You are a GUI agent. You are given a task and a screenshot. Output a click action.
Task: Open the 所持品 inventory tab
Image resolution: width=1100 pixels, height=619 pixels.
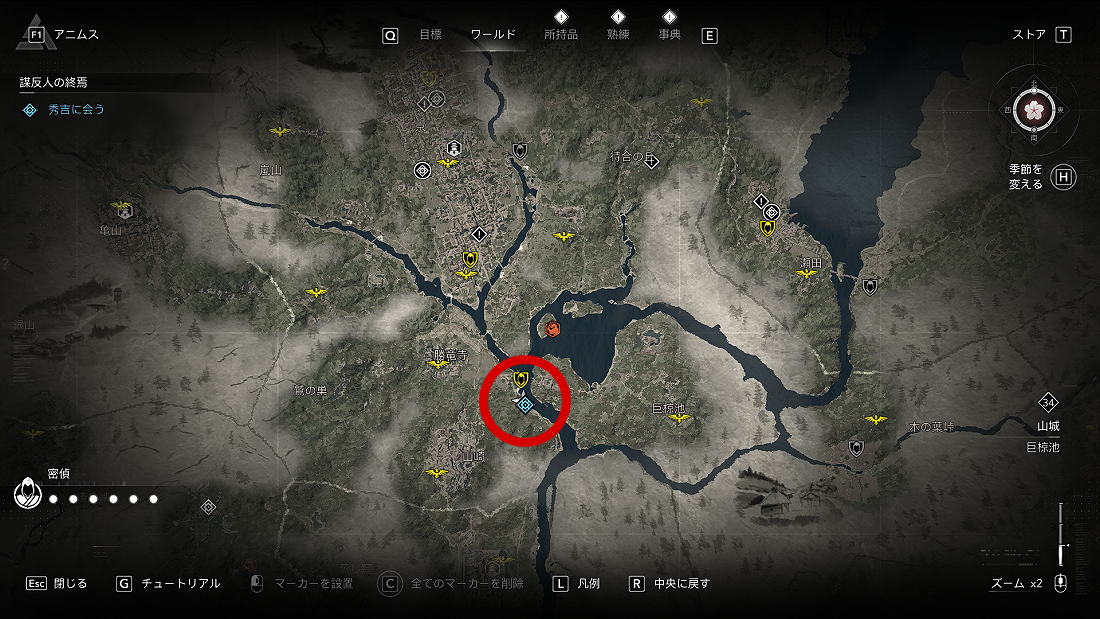[x=560, y=35]
